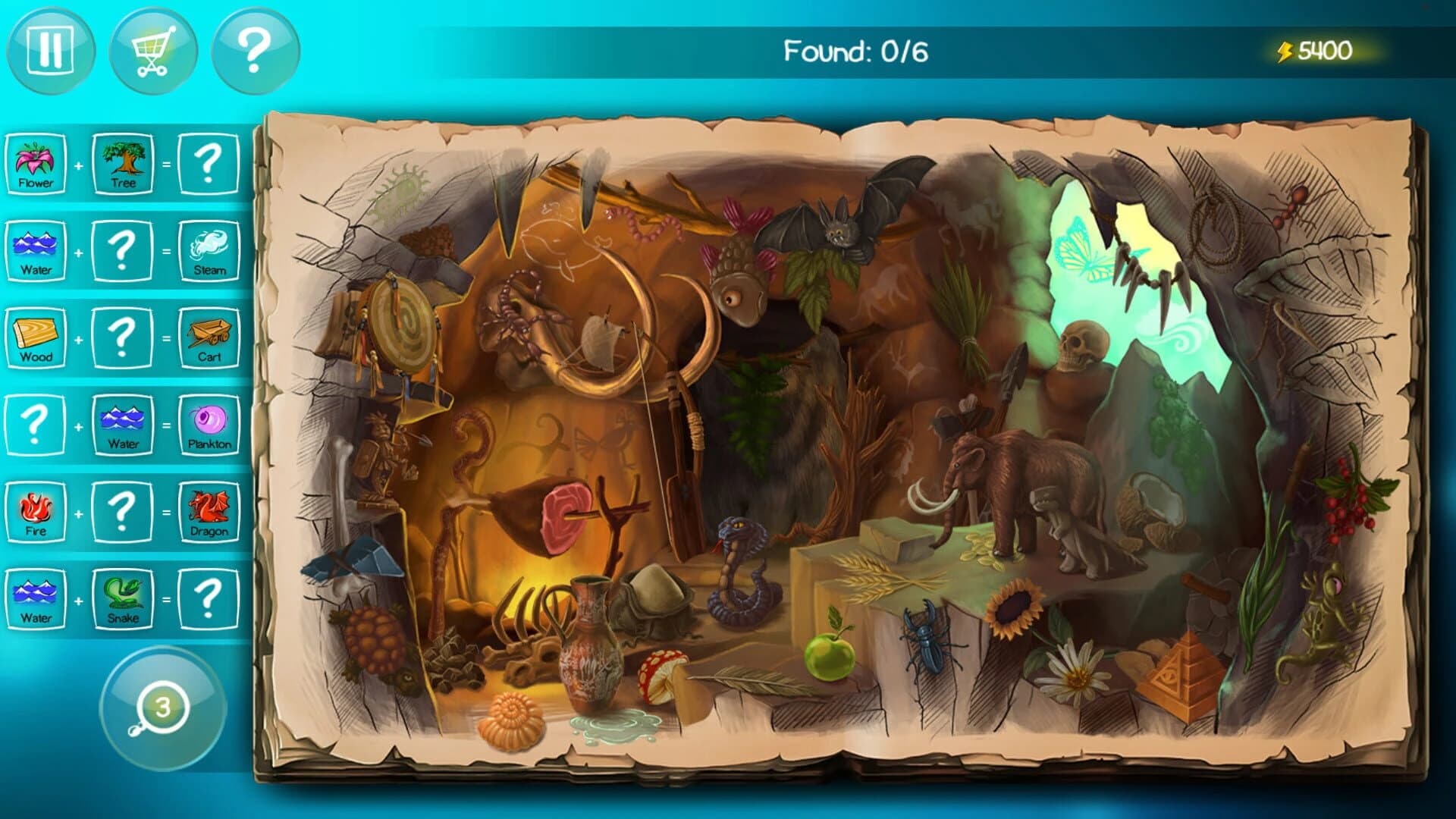
Task: Open the help screen
Action: pos(254,52)
